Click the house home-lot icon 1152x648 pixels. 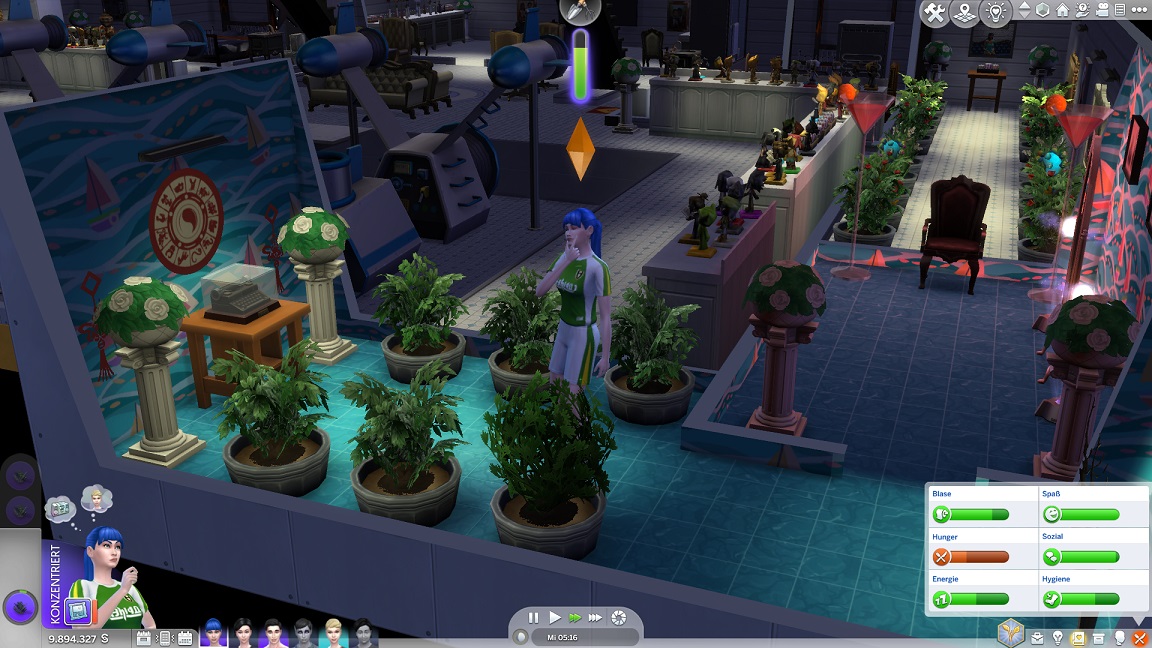pos(1063,11)
